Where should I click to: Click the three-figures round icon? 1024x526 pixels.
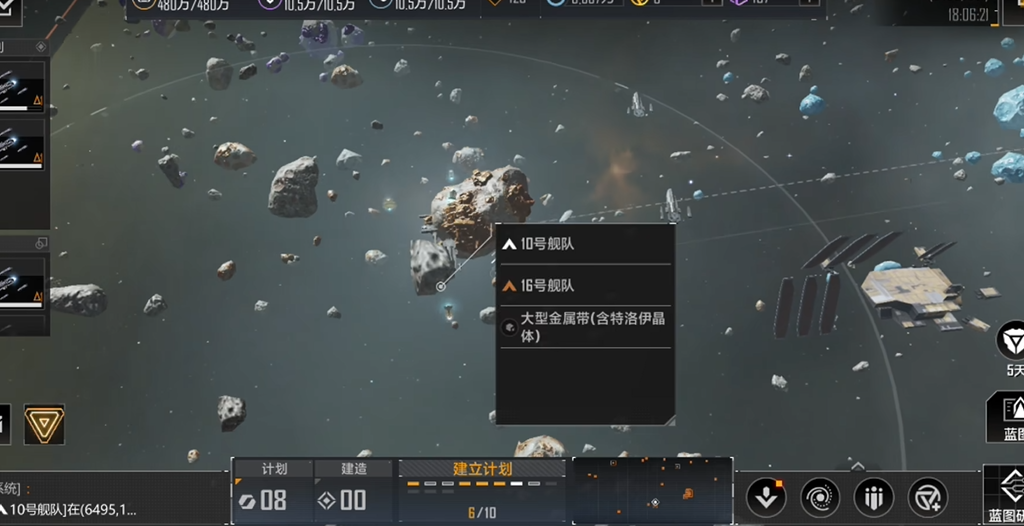click(x=874, y=497)
